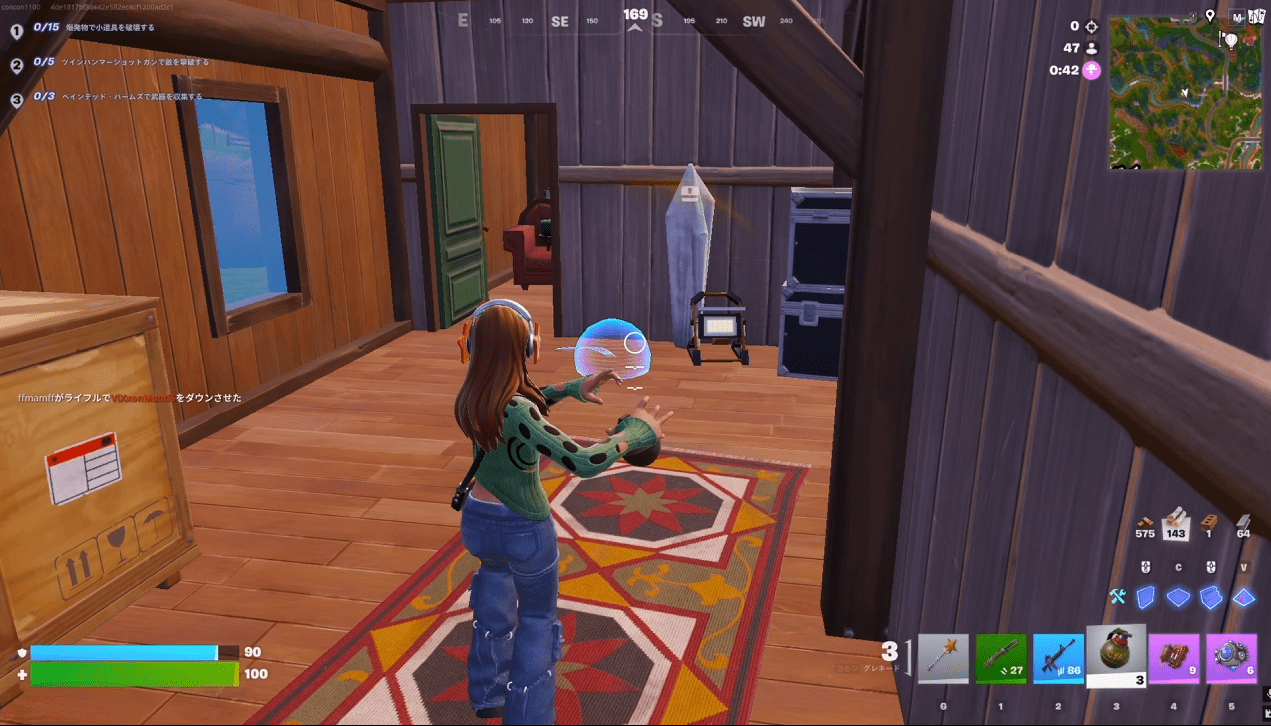Select the metal material count 64
This screenshot has height=726, width=1271.
click(x=1243, y=524)
